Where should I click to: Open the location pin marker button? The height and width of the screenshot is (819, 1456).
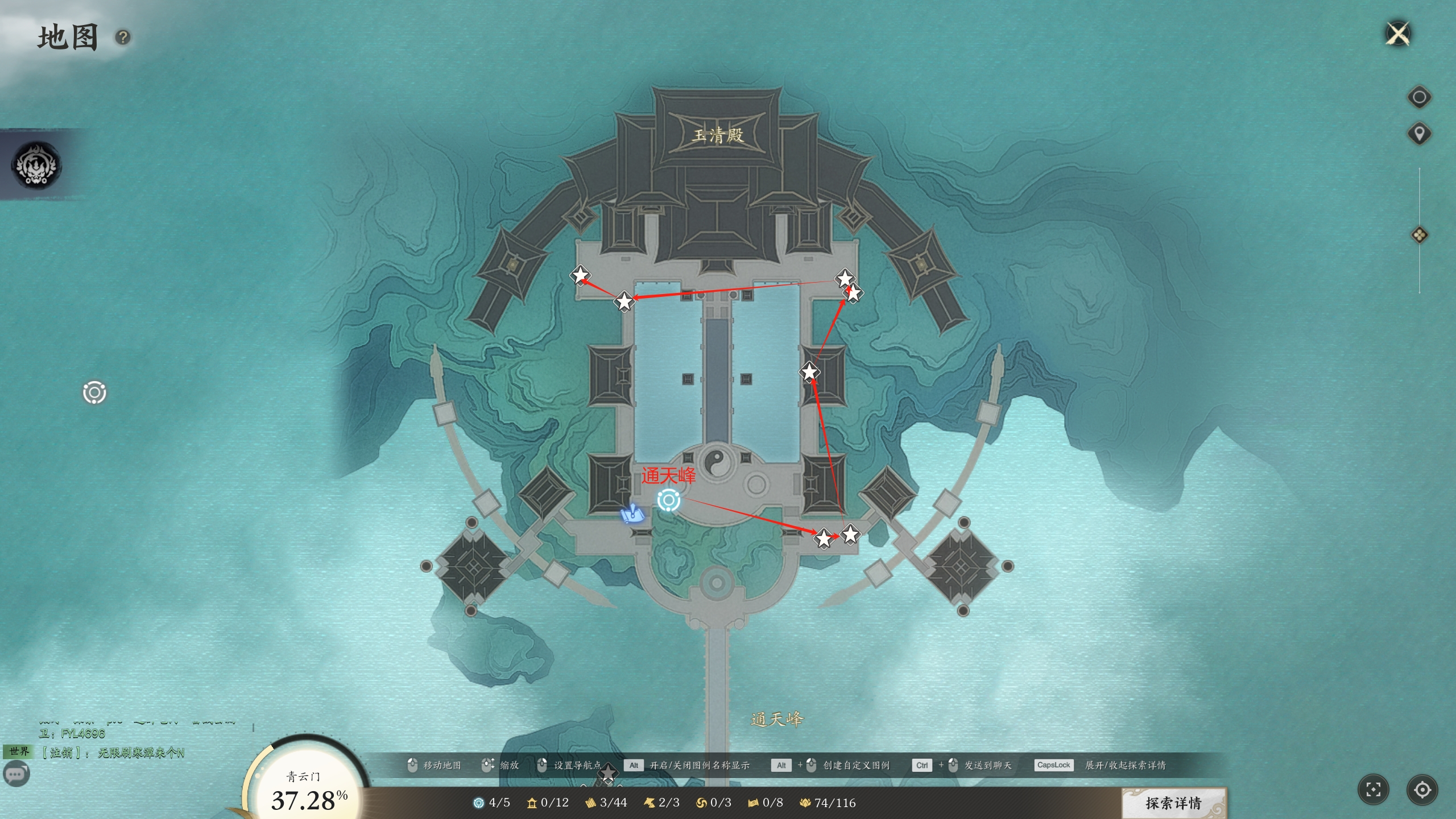1419,134
